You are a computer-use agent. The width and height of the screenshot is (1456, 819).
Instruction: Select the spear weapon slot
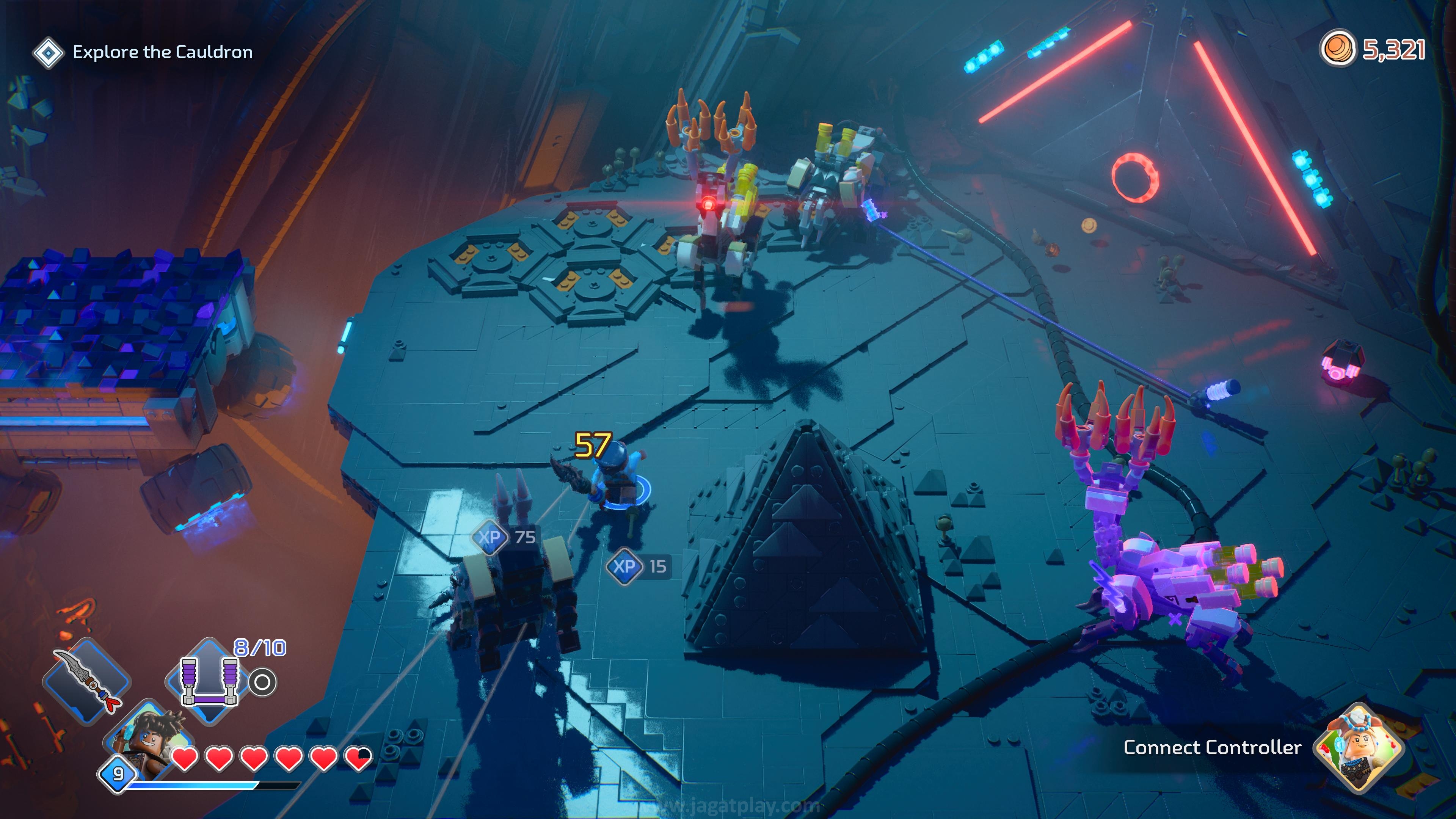pyautogui.click(x=88, y=680)
